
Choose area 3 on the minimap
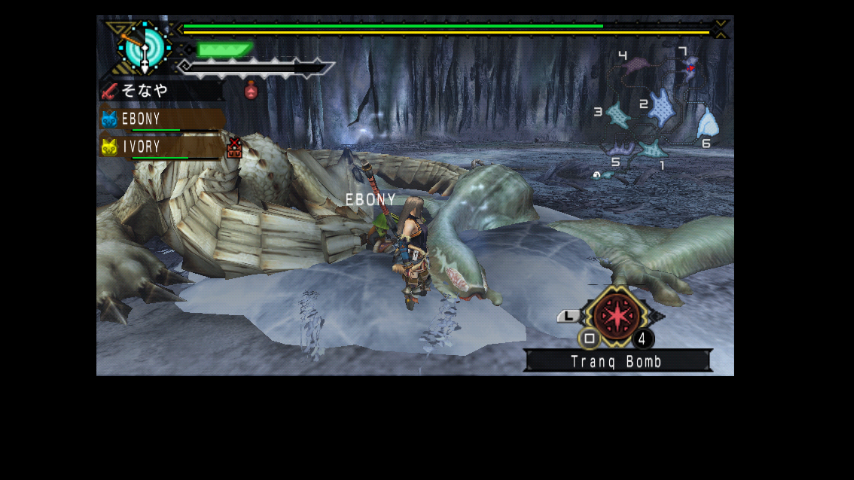pos(618,115)
